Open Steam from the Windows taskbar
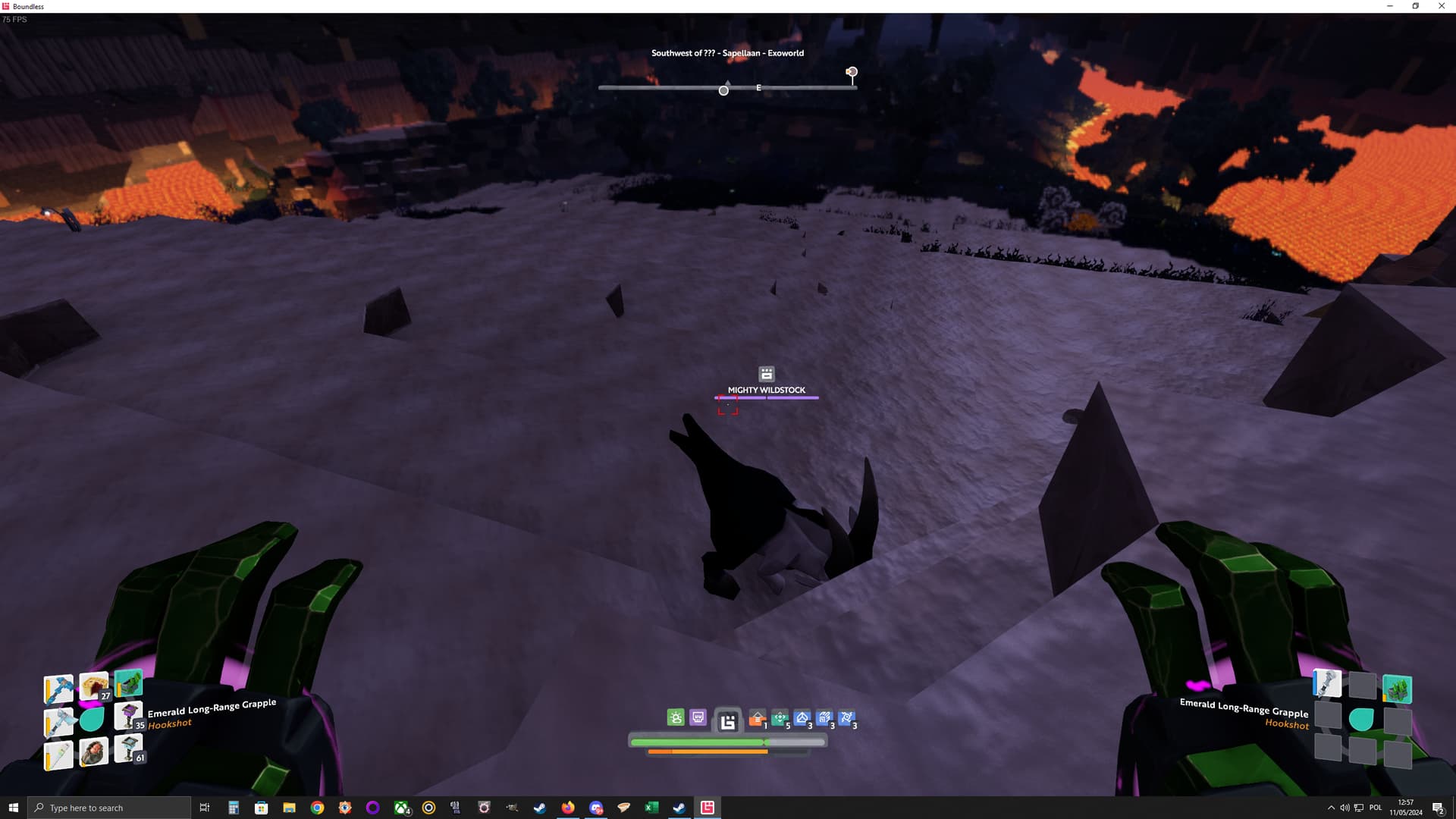Viewport: 1456px width, 819px height. tap(540, 808)
